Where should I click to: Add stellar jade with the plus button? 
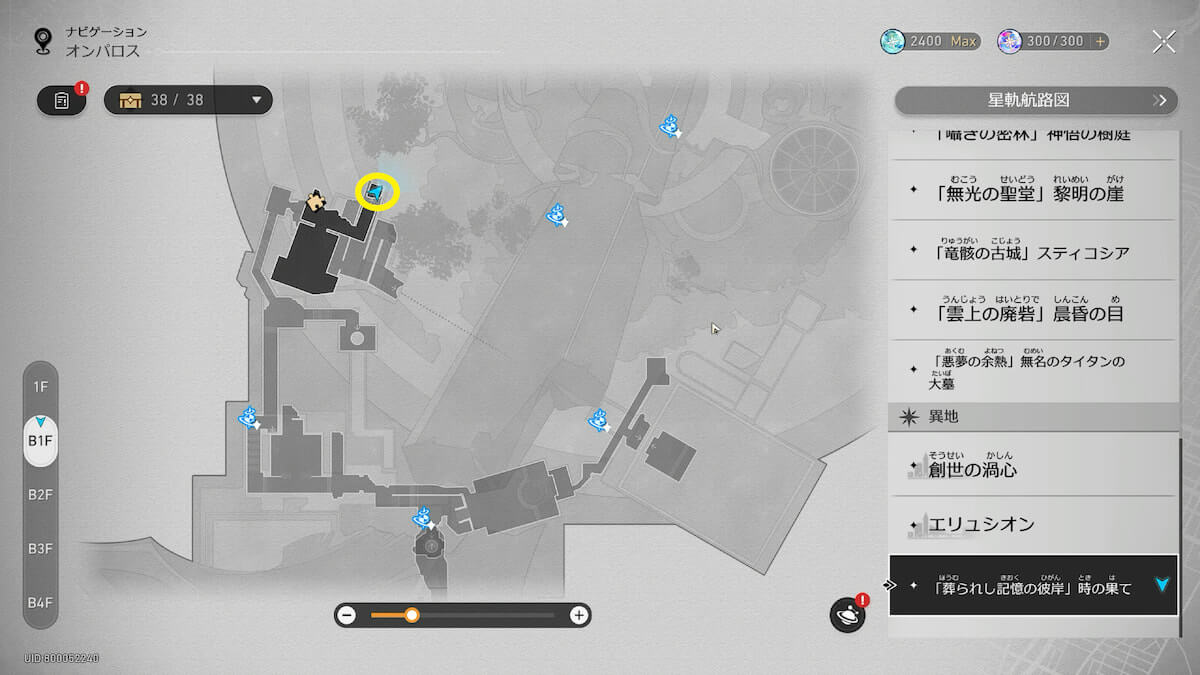(x=1100, y=41)
